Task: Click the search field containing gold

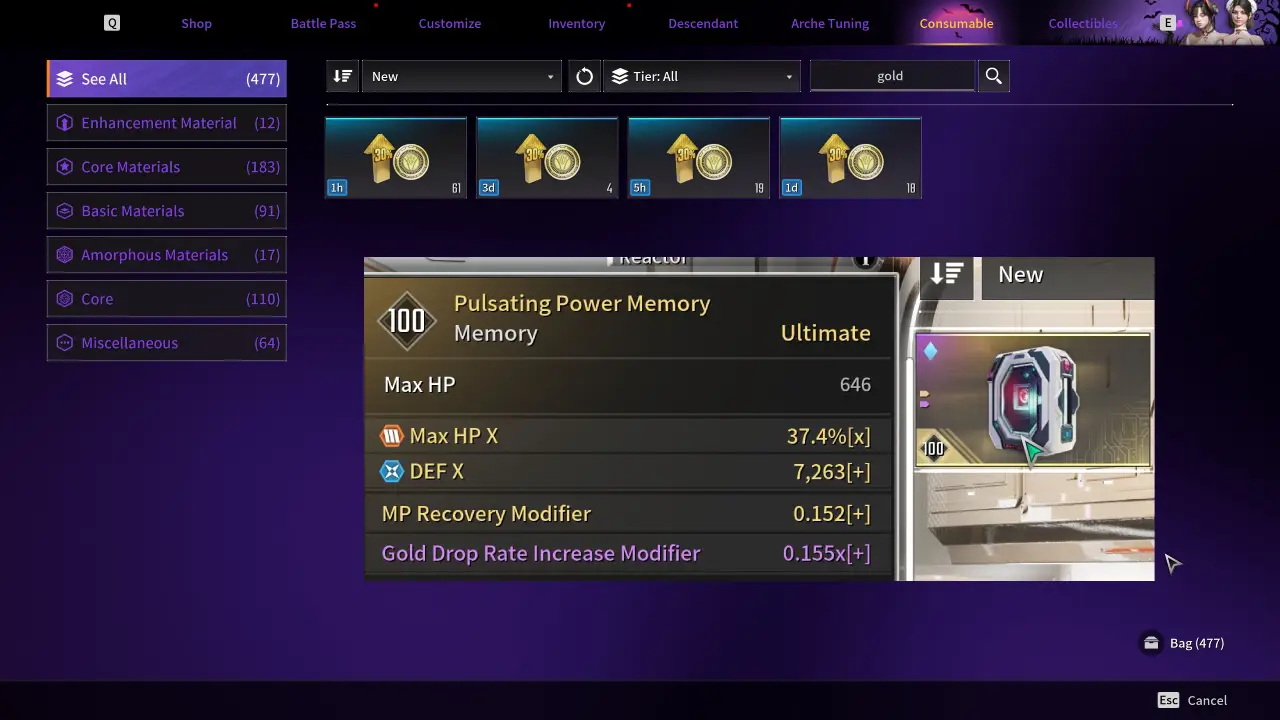Action: [891, 76]
